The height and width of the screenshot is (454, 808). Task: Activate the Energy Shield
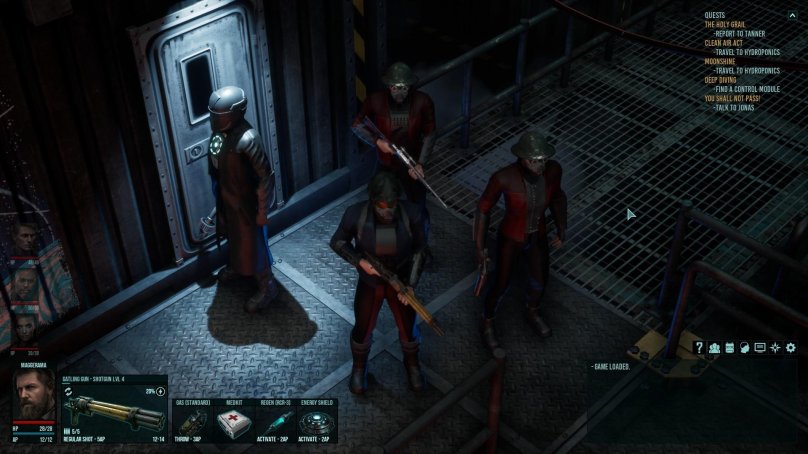(x=315, y=421)
